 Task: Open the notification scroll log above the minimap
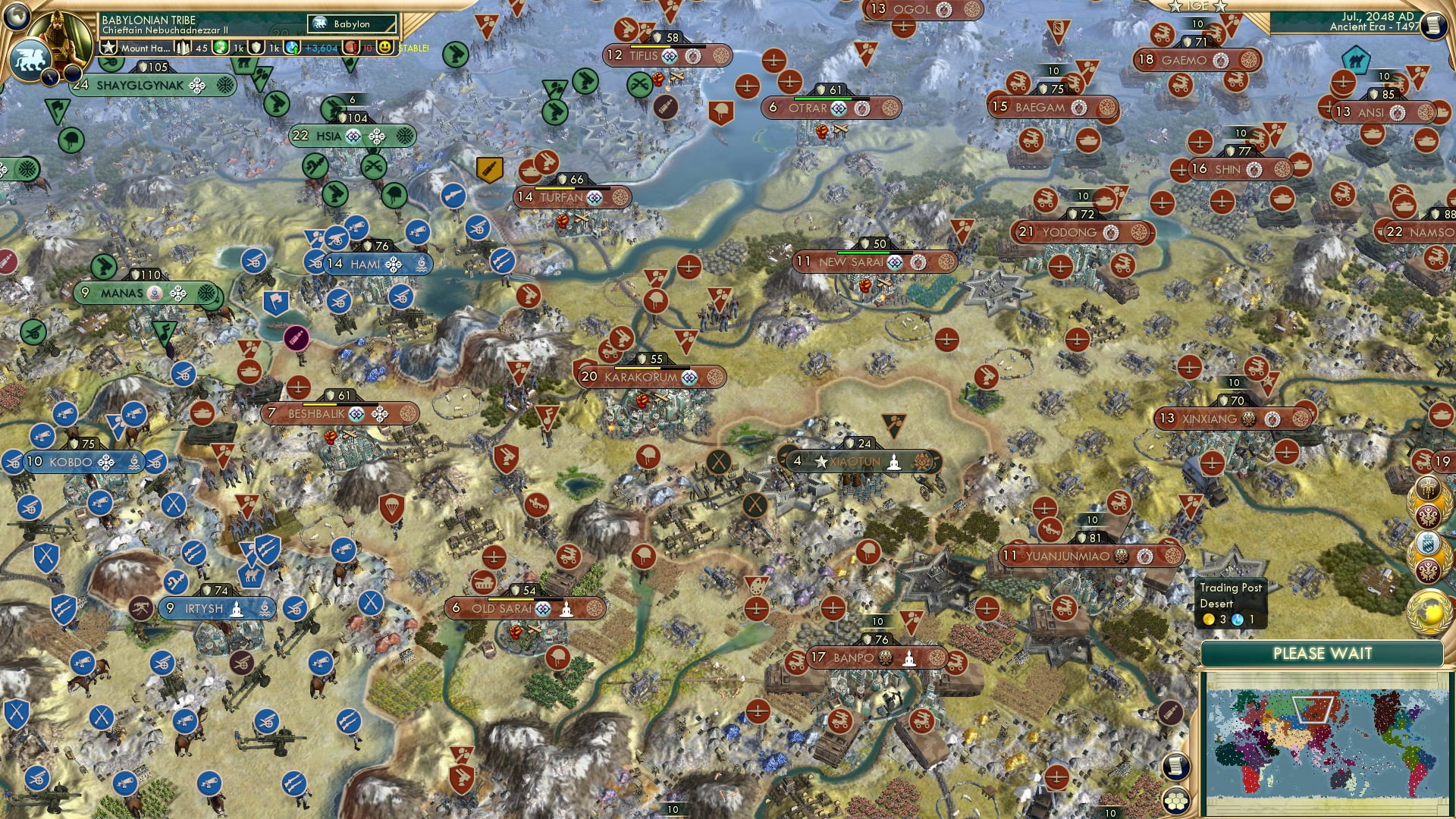[1177, 767]
